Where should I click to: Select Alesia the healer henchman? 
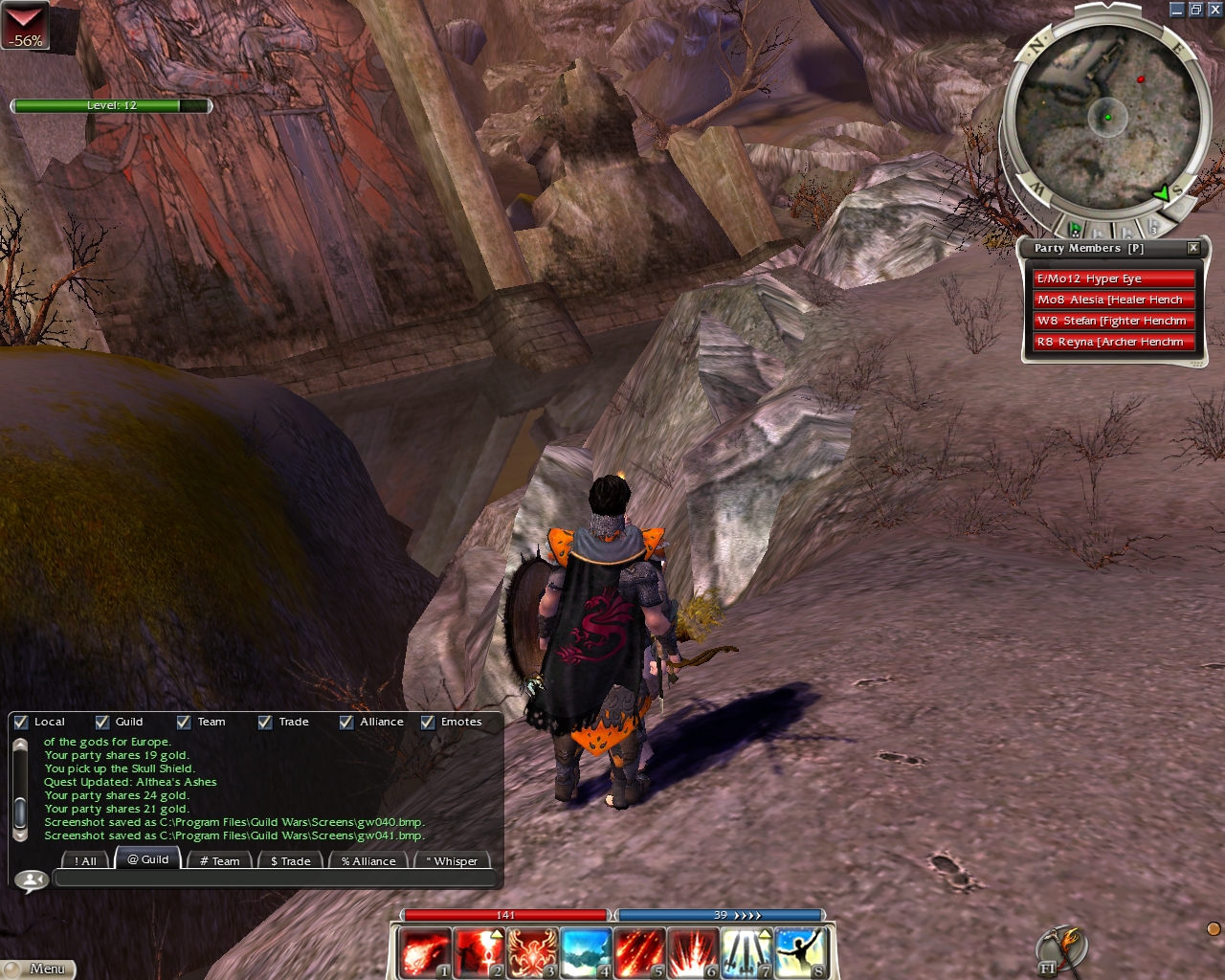click(1113, 301)
